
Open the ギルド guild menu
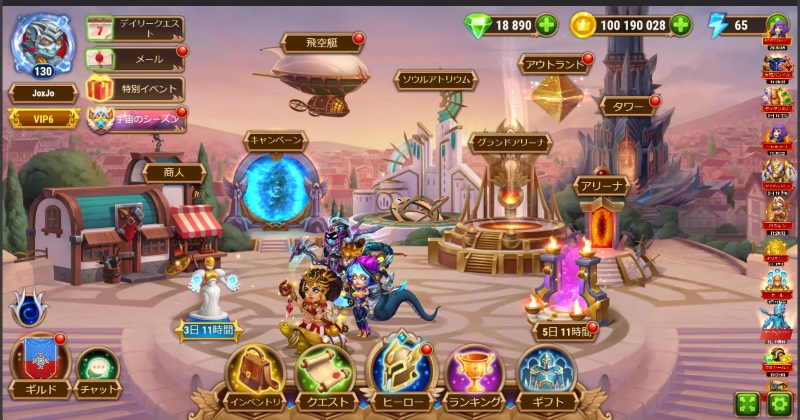point(39,365)
